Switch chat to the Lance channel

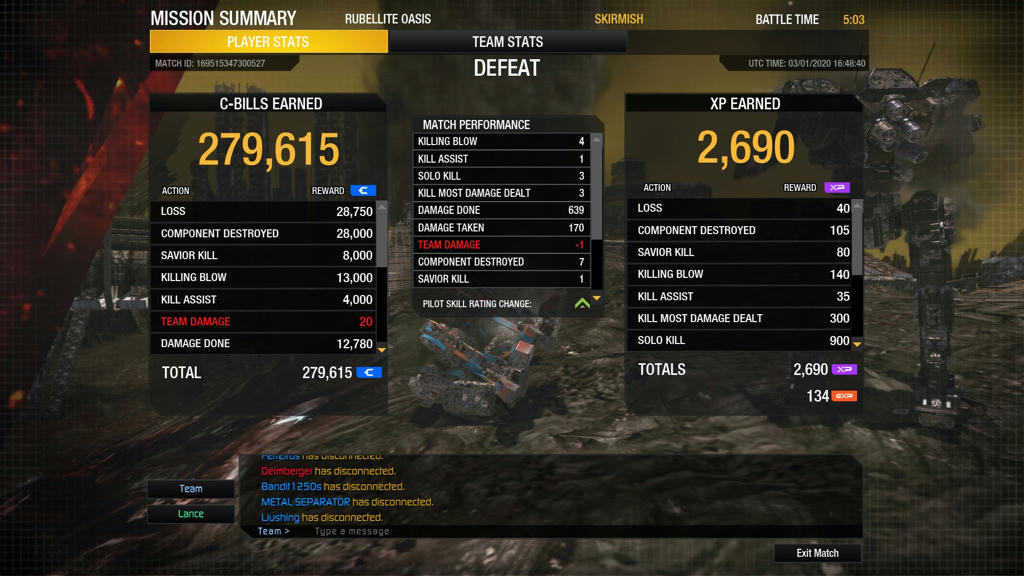click(191, 514)
